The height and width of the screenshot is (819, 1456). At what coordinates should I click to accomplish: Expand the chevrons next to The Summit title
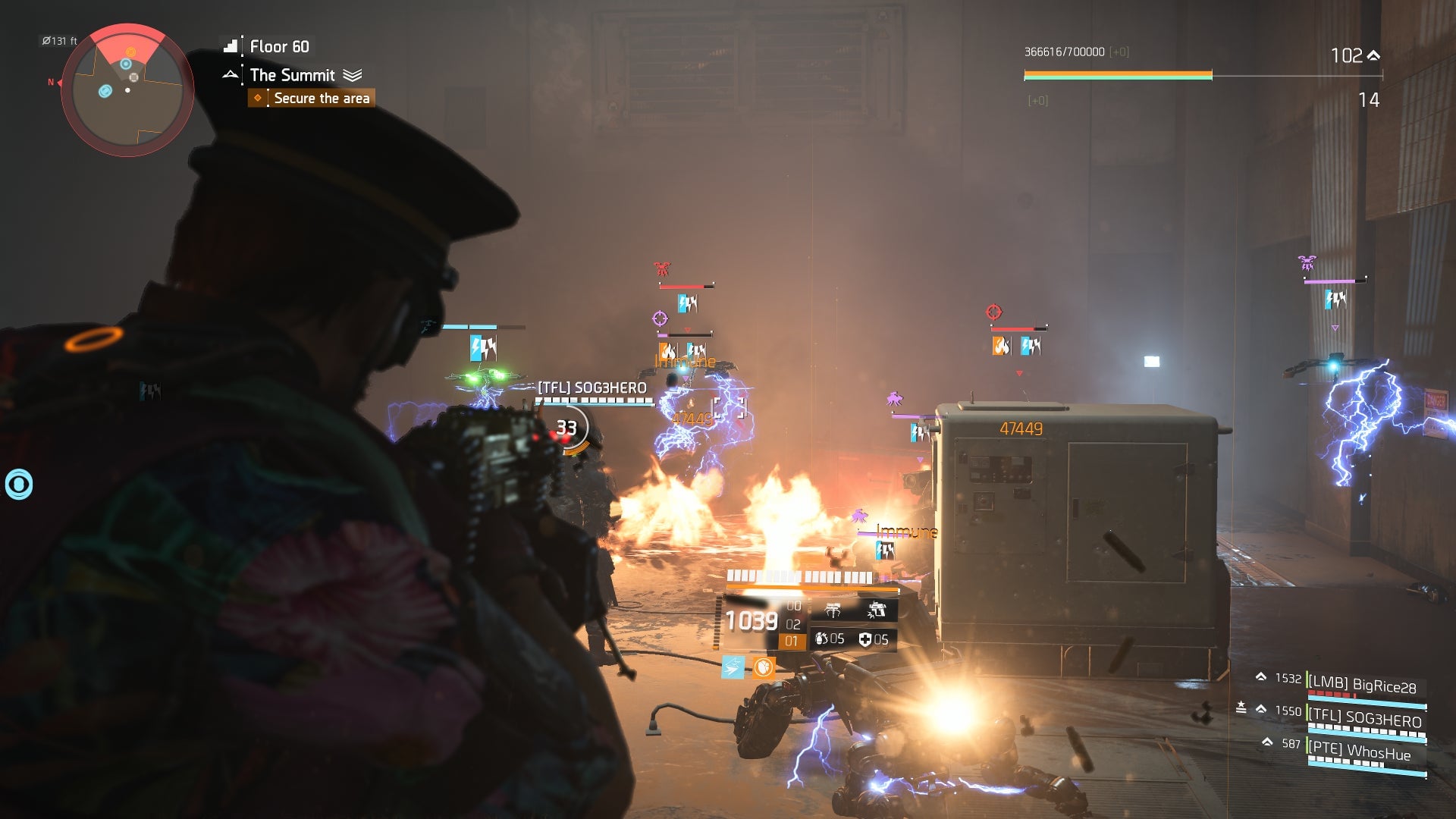[352, 75]
